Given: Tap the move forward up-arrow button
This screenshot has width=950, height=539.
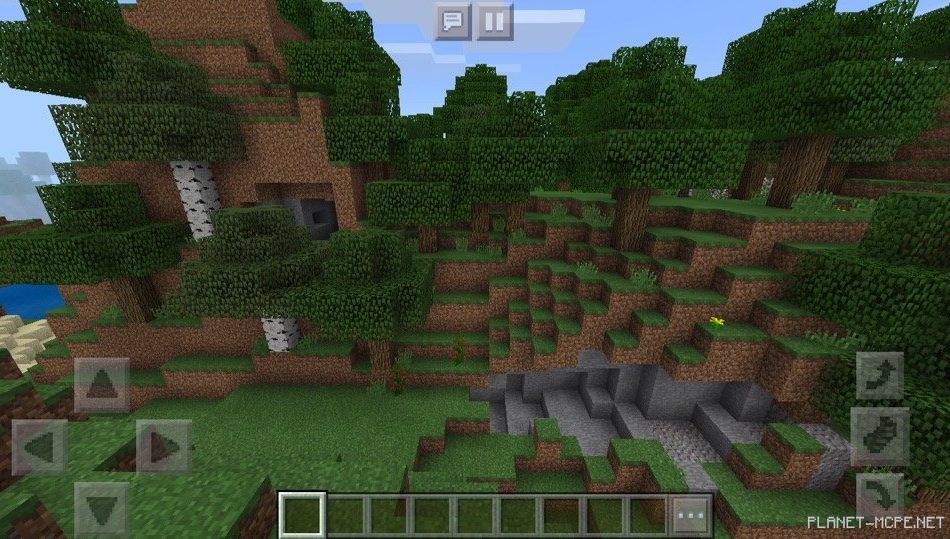Looking at the screenshot, I should click(102, 385).
